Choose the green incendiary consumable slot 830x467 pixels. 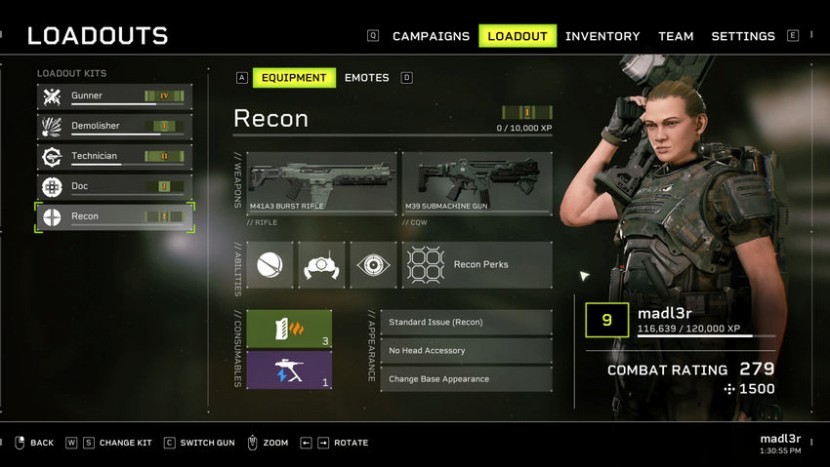tap(289, 329)
